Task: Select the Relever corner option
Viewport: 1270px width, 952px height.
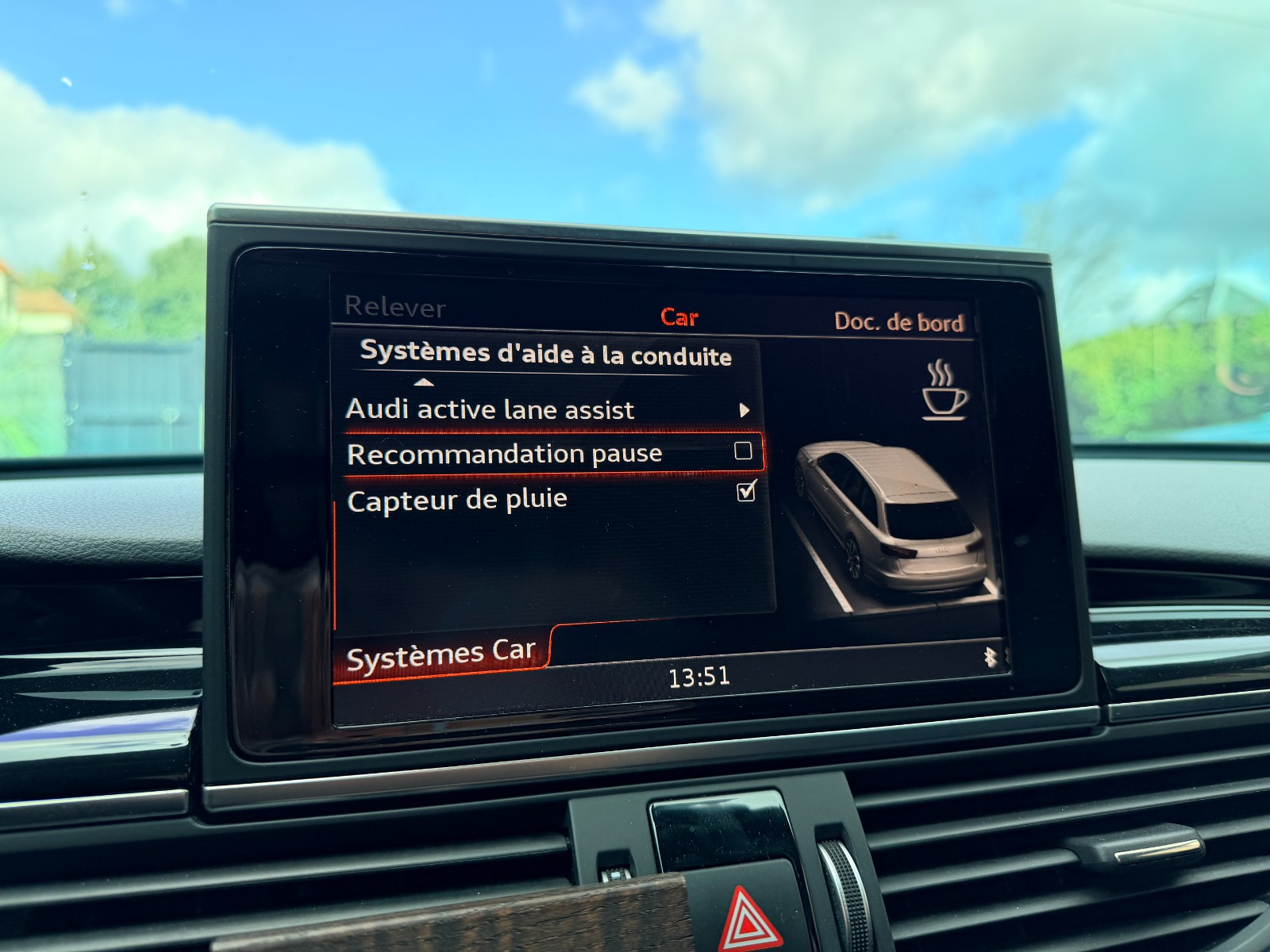Action: coord(395,307)
